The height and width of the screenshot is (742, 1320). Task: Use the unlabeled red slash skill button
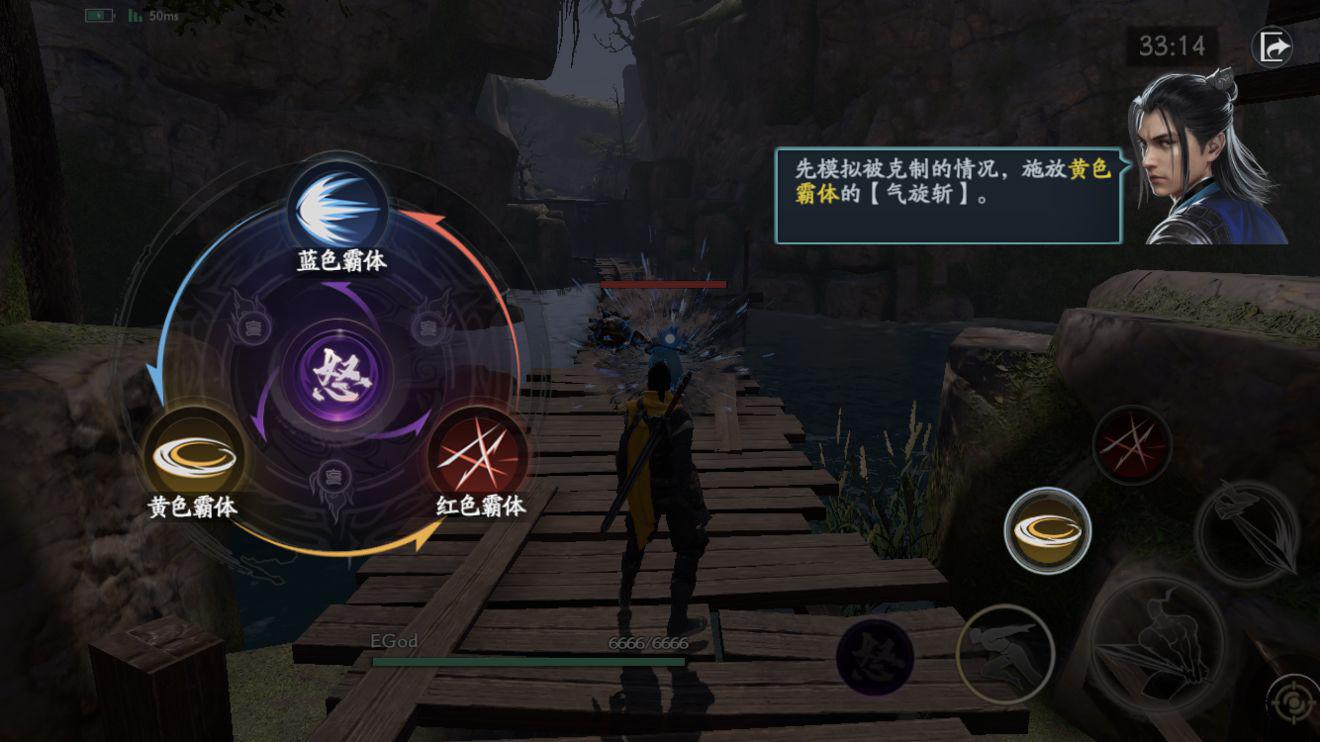pos(1131,445)
